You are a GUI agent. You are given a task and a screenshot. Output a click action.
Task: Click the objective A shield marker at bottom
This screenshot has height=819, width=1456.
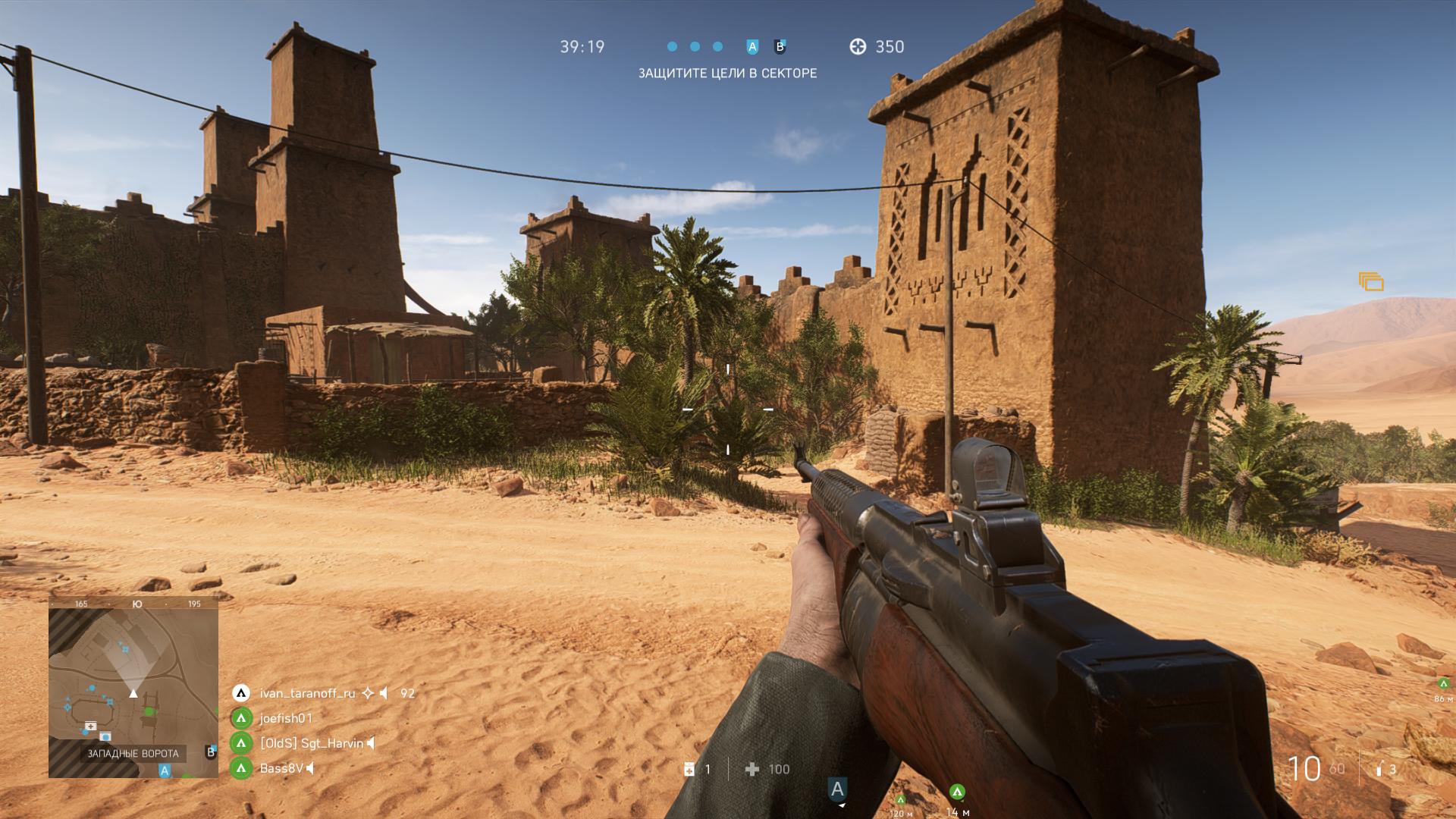[x=837, y=789]
